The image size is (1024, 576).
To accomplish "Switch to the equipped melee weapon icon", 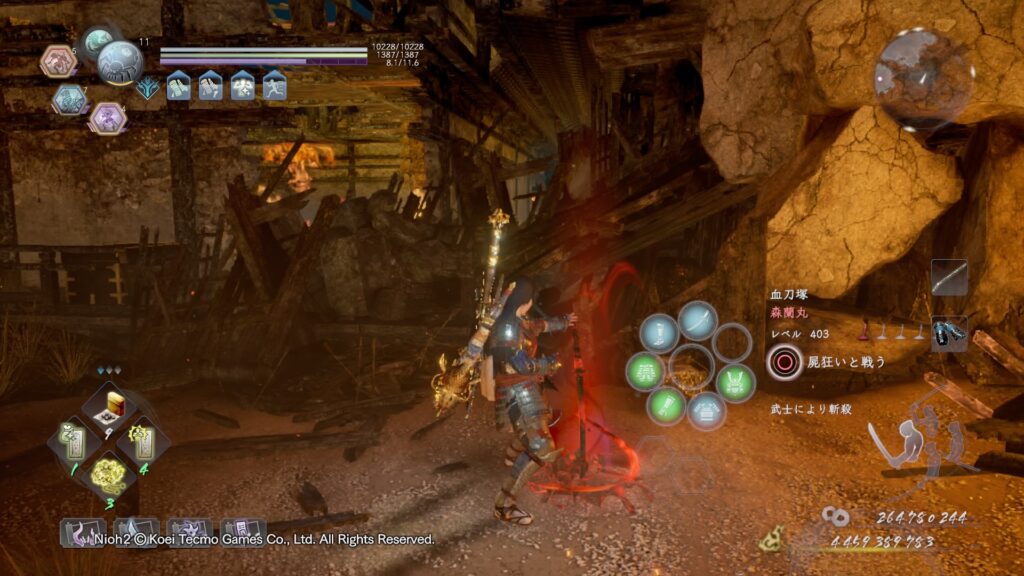I will coord(948,279).
